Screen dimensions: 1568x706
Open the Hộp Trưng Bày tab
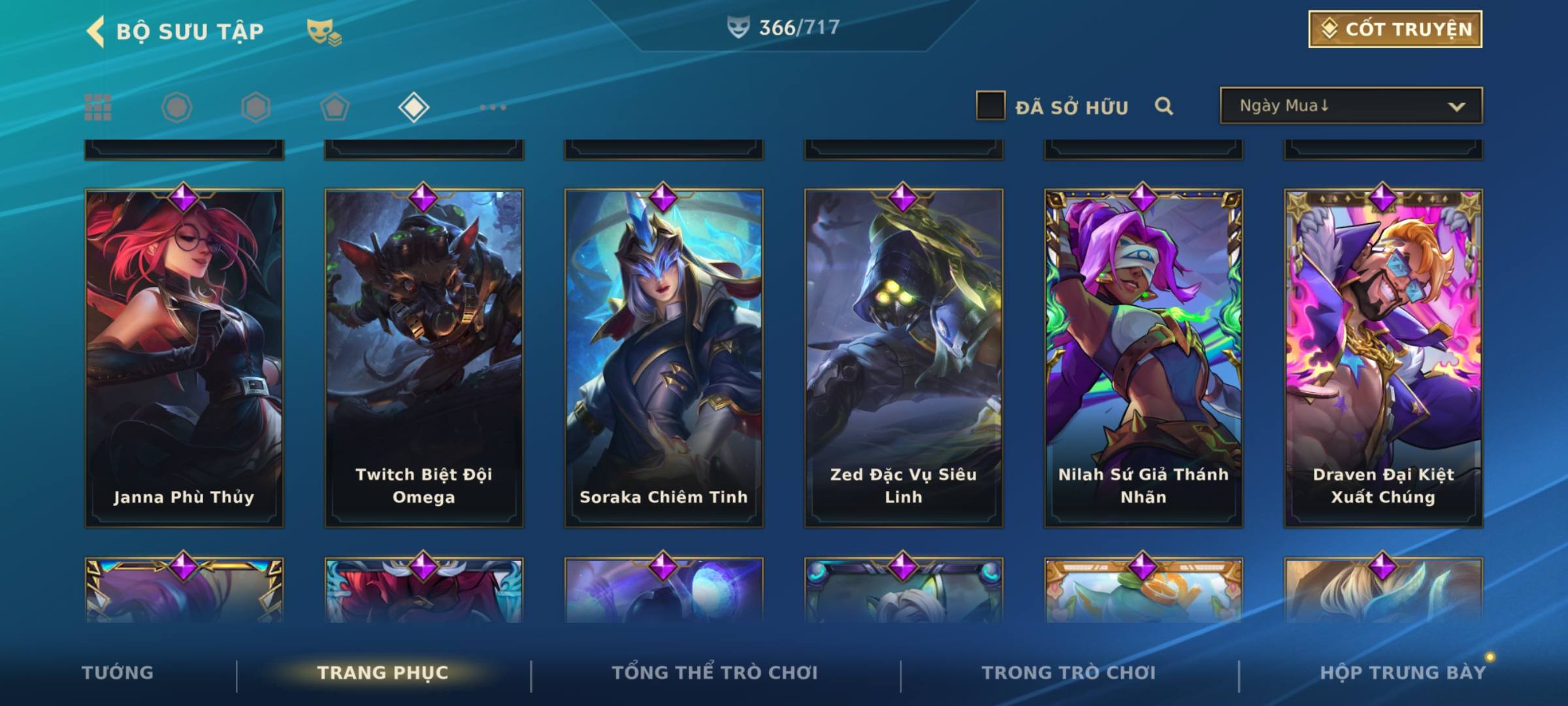(x=1402, y=673)
